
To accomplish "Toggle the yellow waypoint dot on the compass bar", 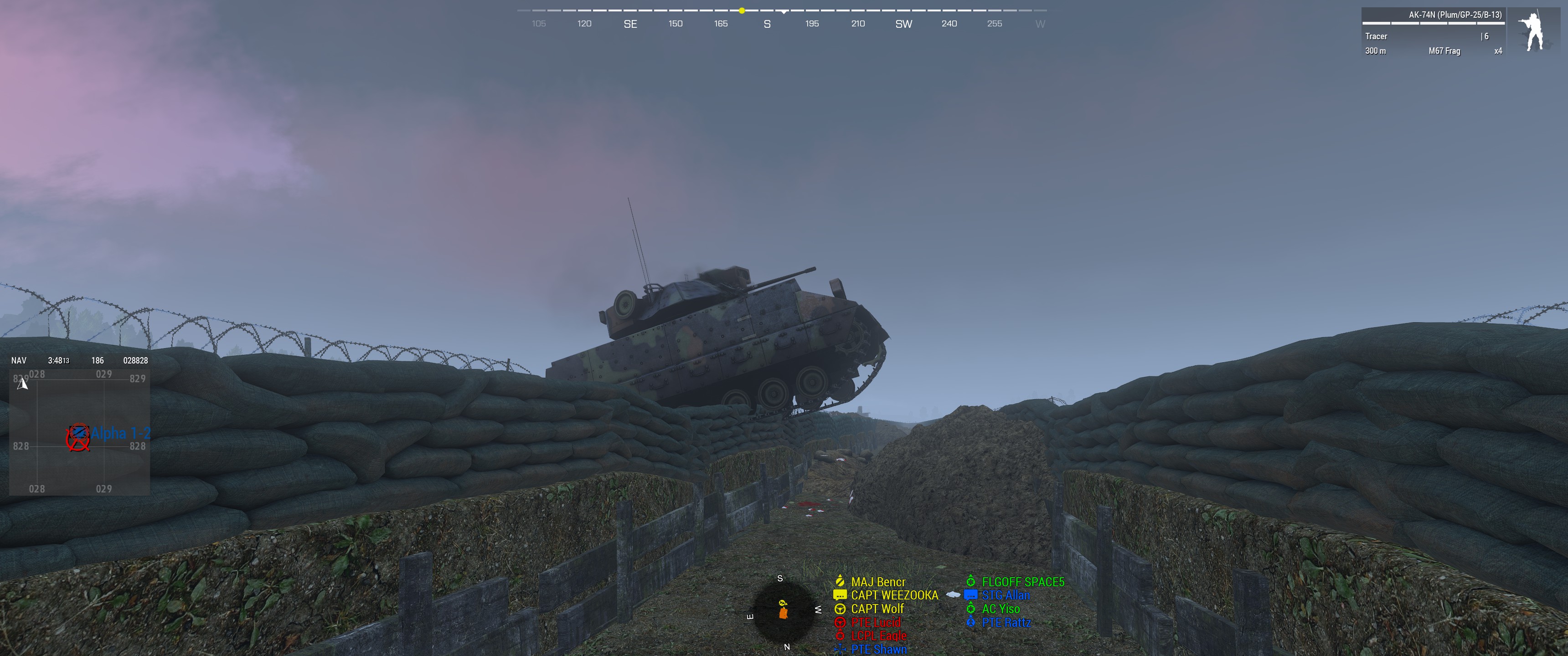I will click(742, 10).
